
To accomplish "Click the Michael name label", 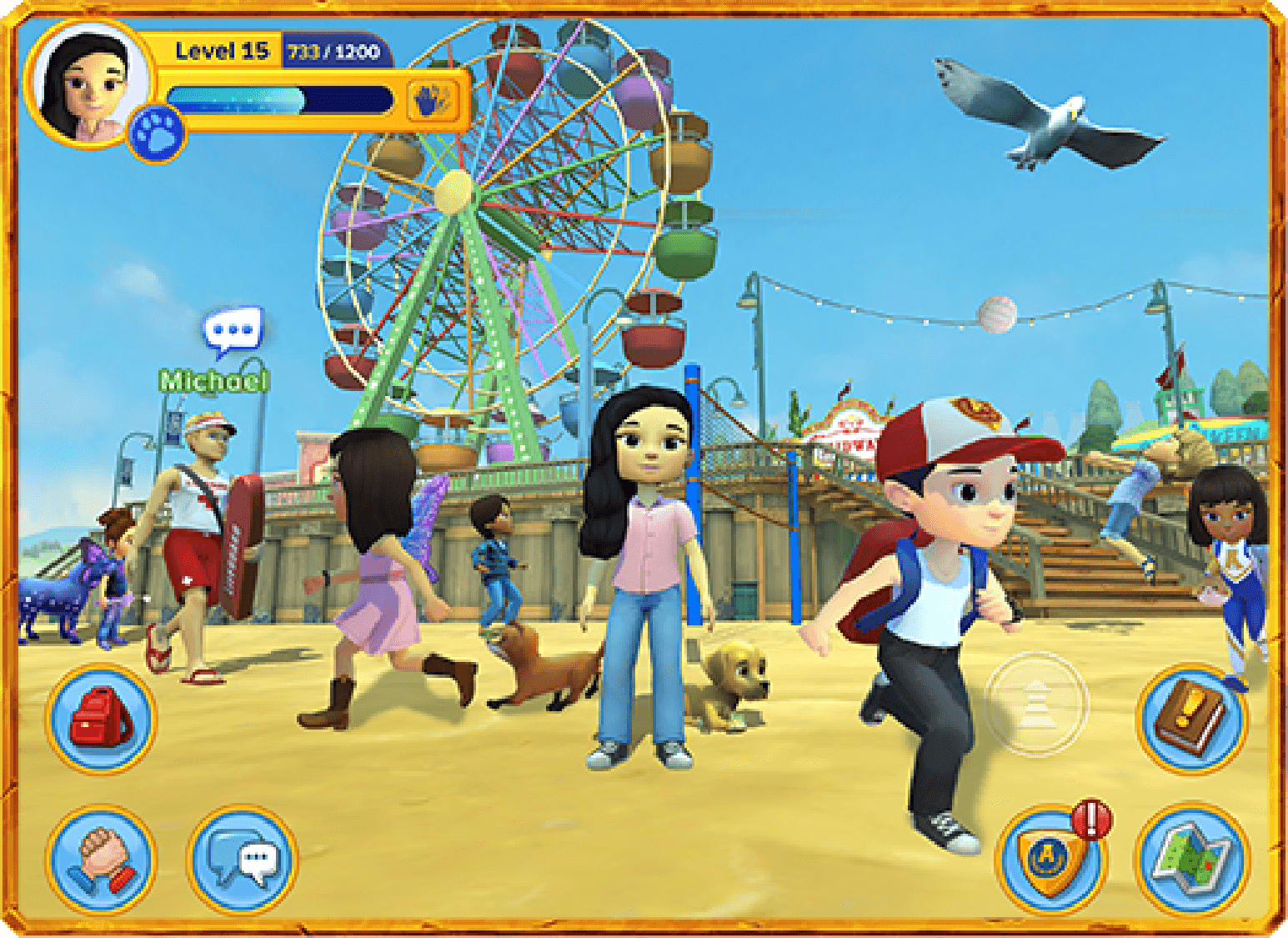I will pos(213,382).
